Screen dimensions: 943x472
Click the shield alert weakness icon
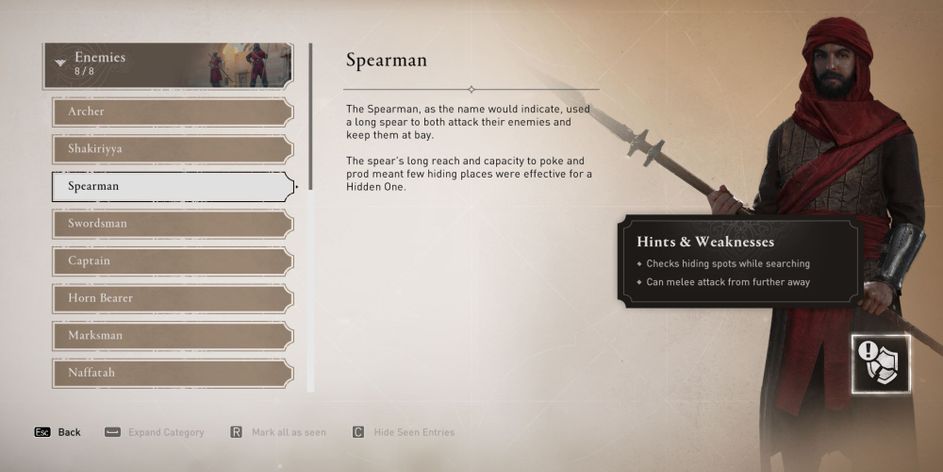pos(881,363)
